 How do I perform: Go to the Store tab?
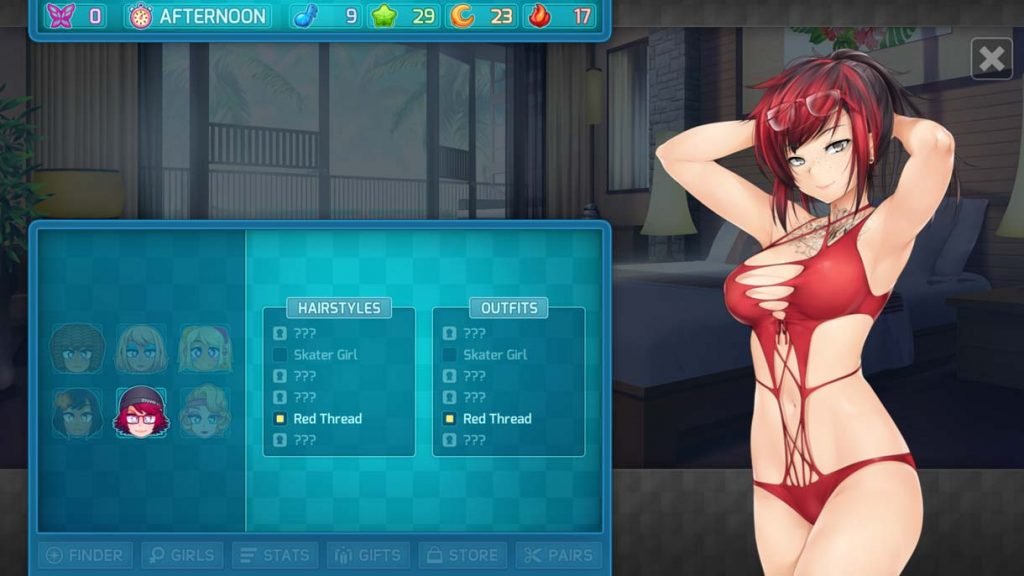[461, 555]
